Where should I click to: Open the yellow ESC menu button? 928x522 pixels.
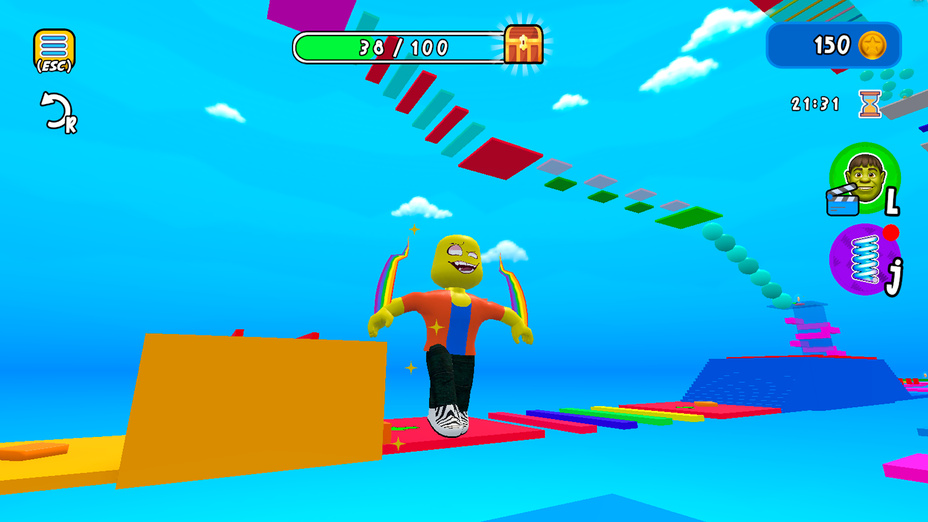point(54,49)
